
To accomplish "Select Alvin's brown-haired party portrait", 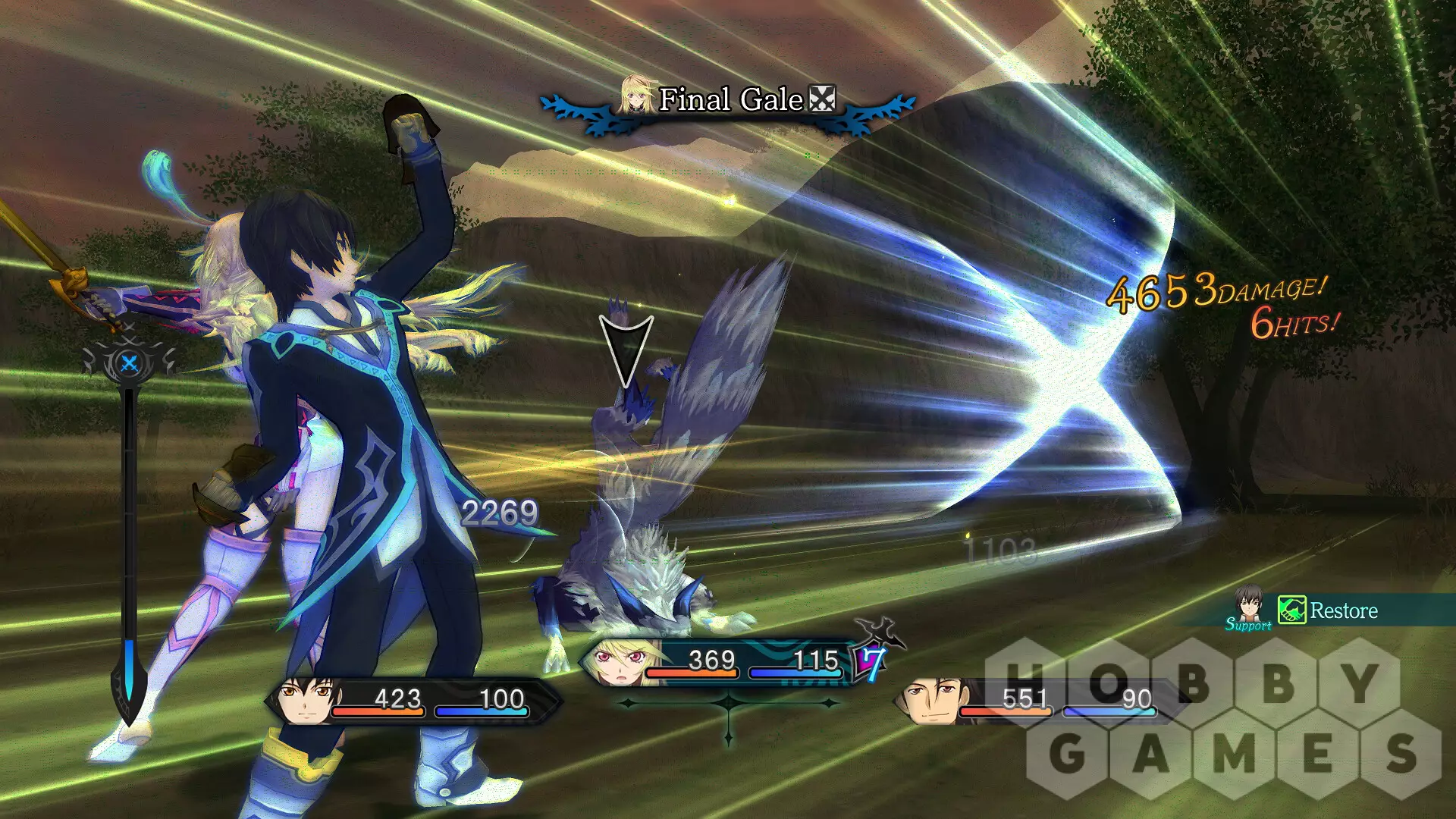I will [931, 701].
